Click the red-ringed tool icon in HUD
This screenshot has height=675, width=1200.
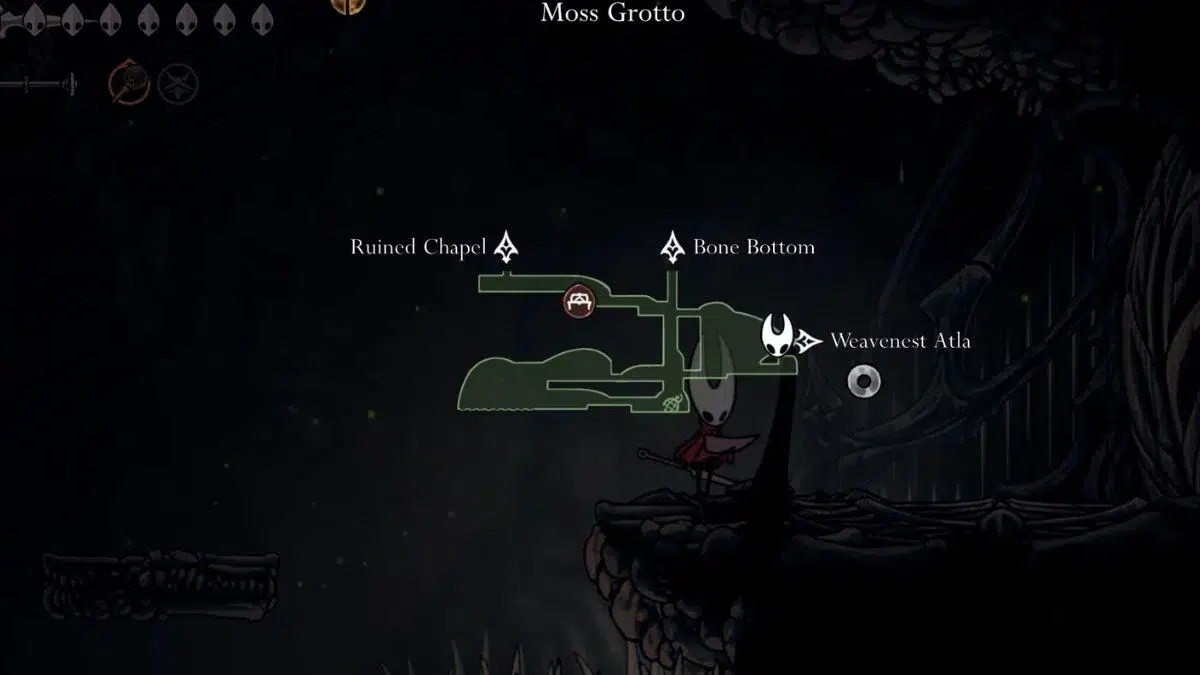tap(126, 83)
